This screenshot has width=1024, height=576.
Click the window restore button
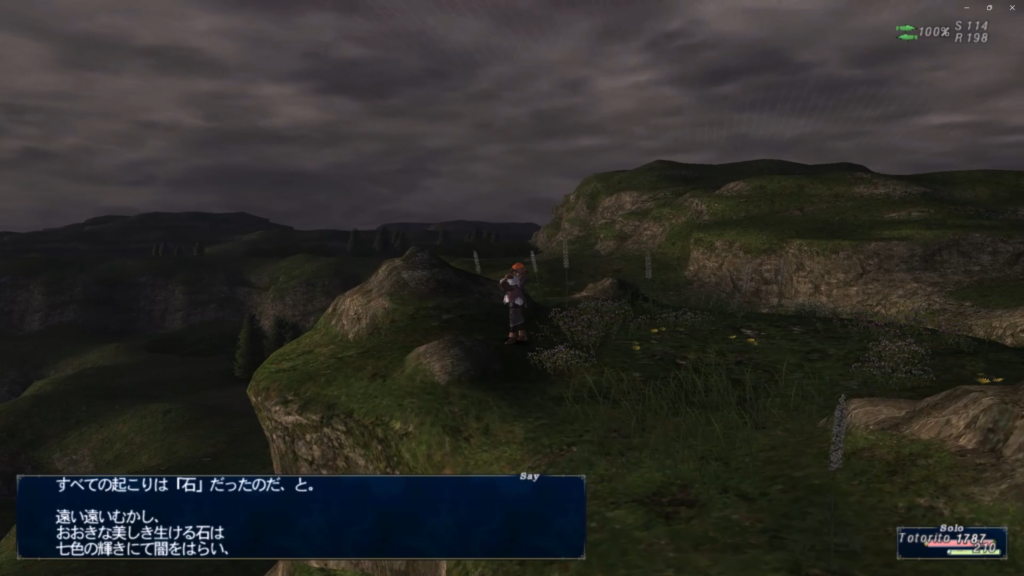point(989,7)
